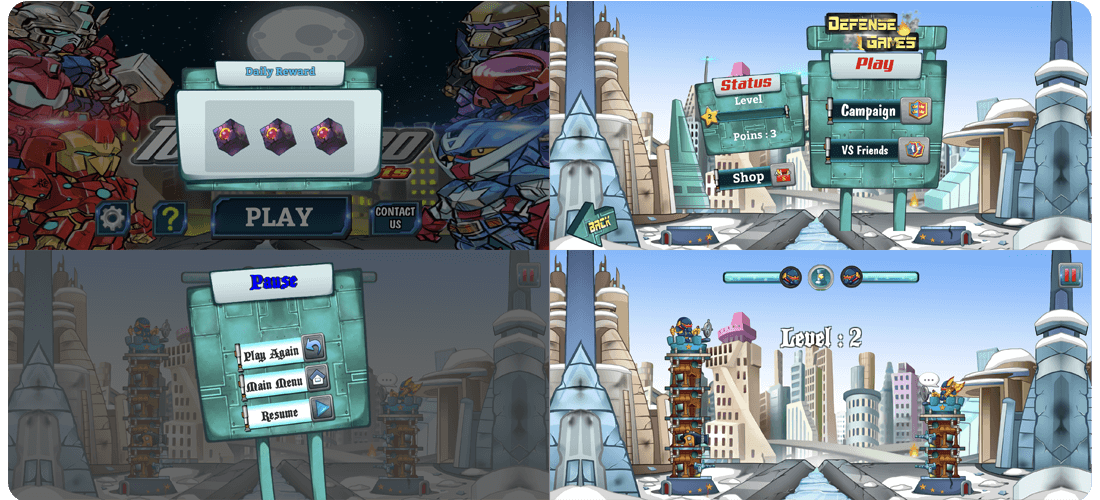Select the CONTACT US button

395,218
